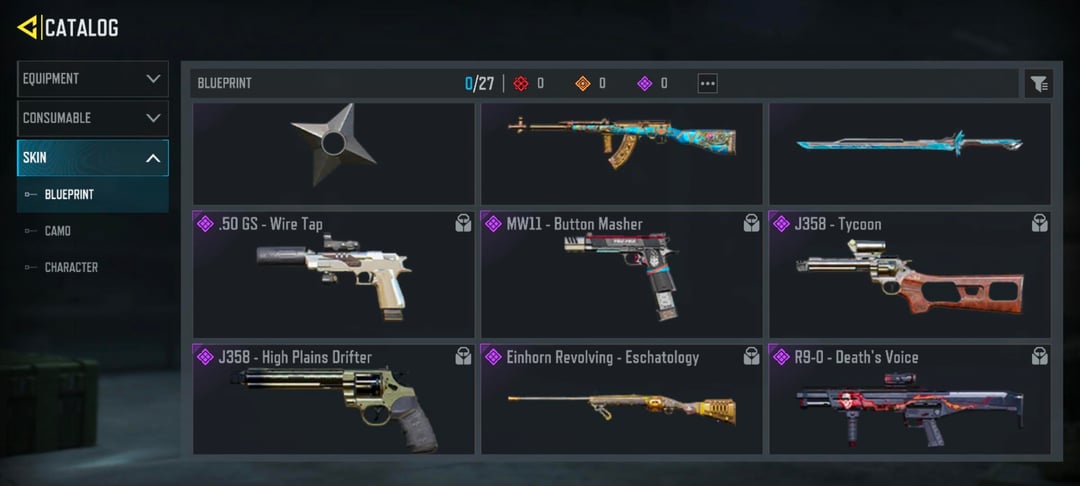Expand the Equipment category
The image size is (1080, 486).
[x=92, y=79]
